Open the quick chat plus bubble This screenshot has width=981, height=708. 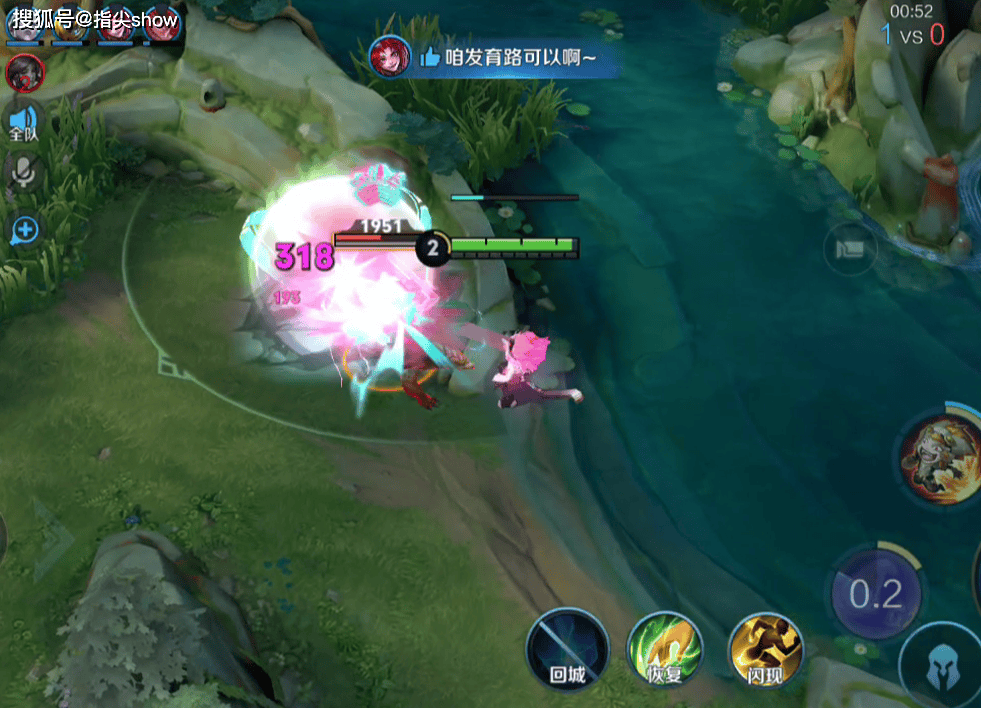[23, 231]
